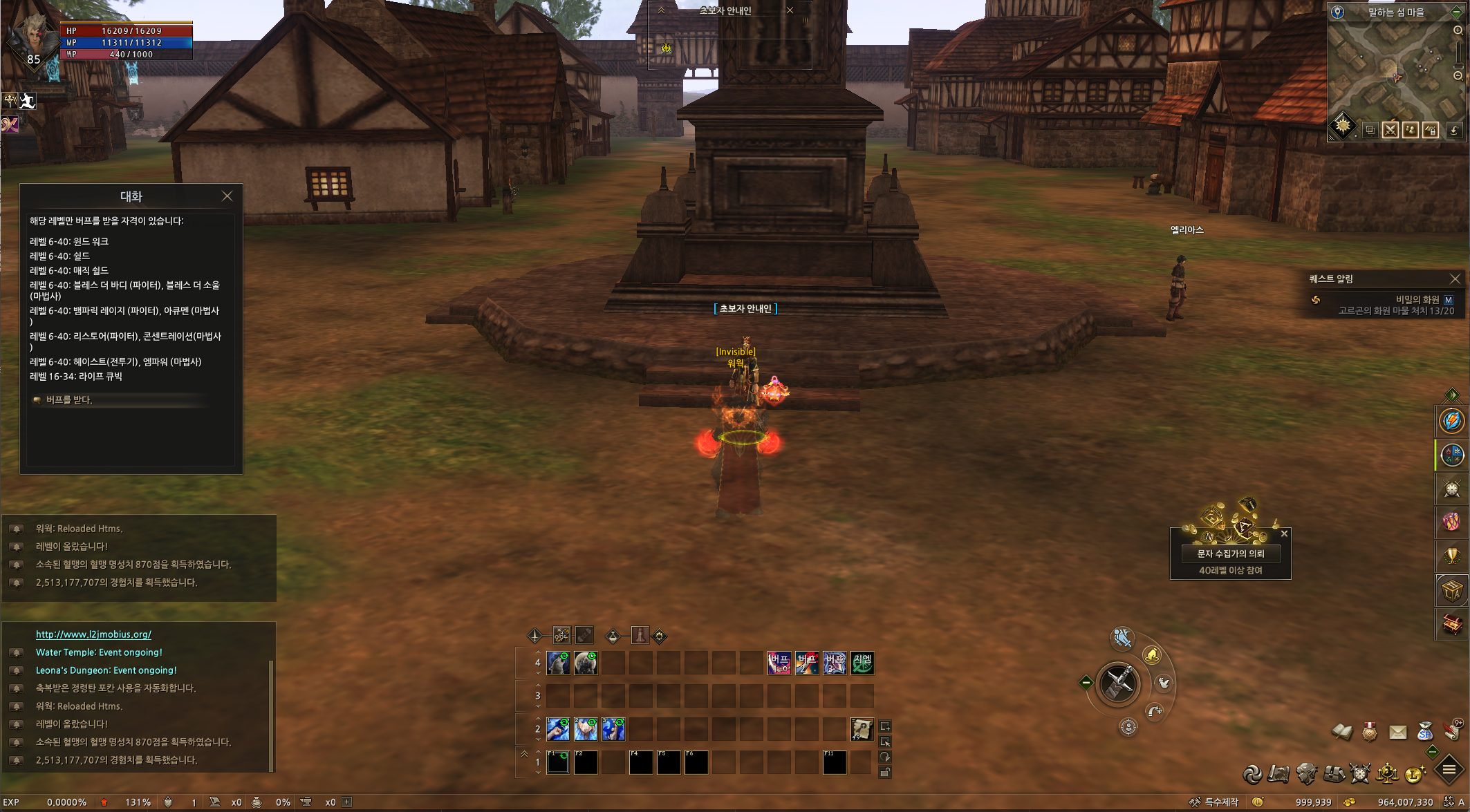Close the 대화 dialogue window
This screenshot has width=1470, height=812.
pyautogui.click(x=227, y=196)
